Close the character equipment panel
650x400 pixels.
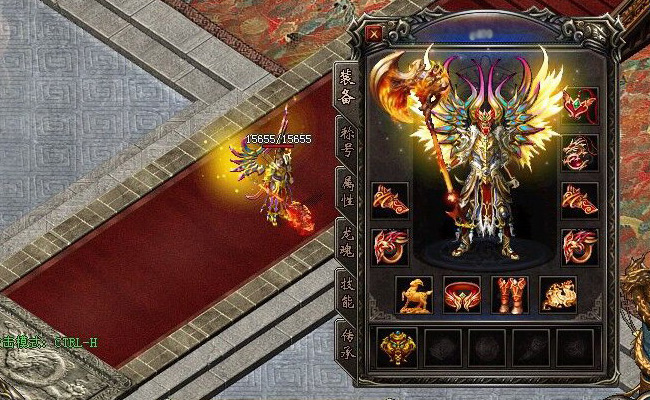(x=375, y=33)
